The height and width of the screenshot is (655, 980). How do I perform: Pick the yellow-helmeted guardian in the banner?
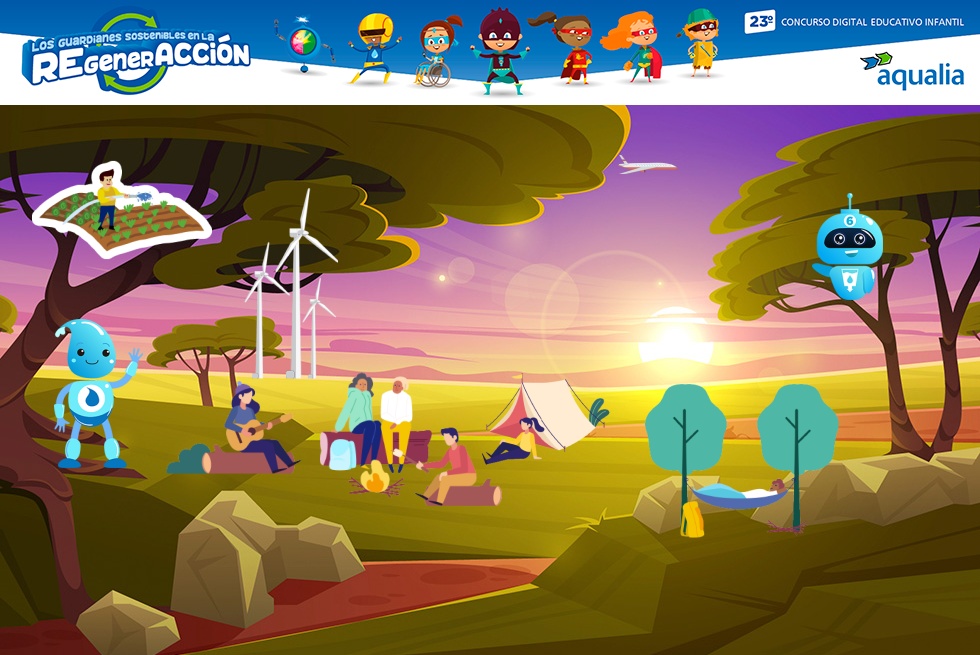374,48
